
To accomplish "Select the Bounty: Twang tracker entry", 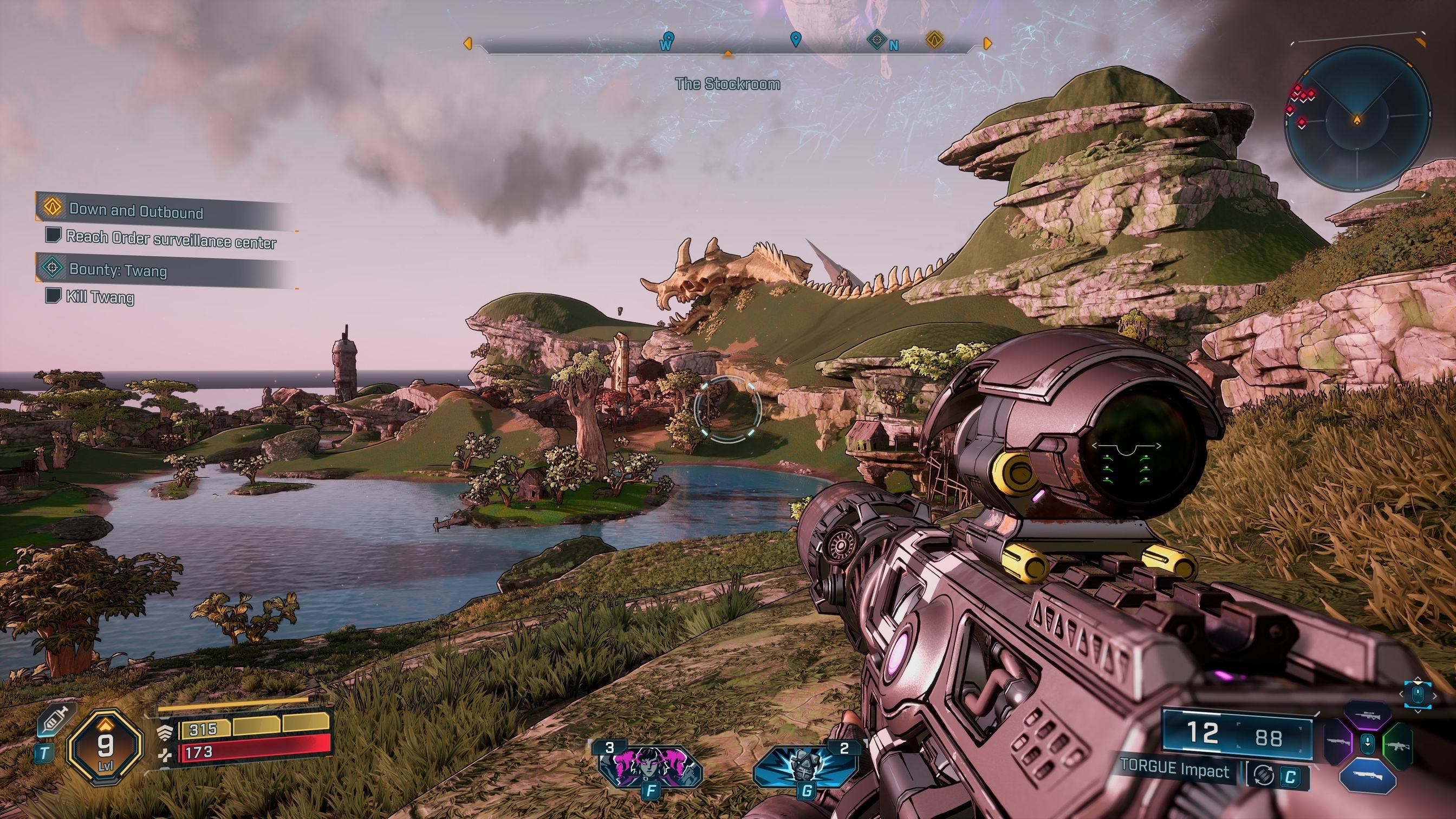I will tap(118, 270).
